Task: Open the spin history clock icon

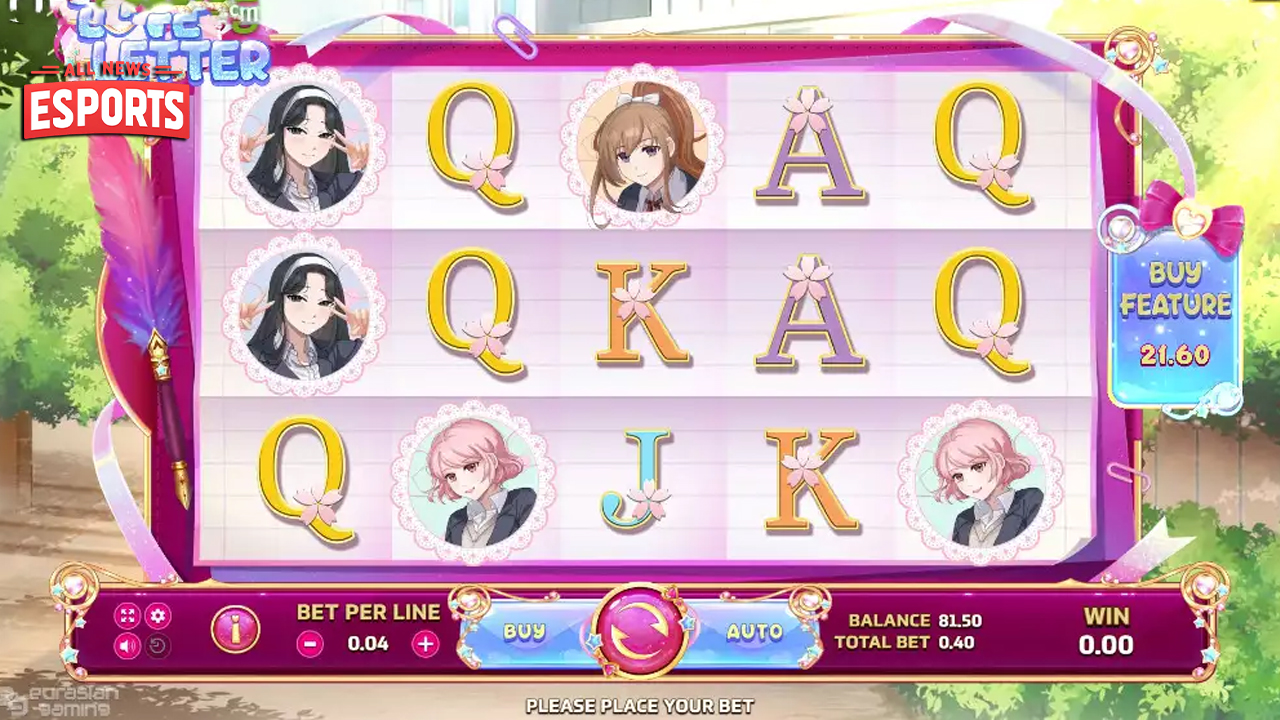Action: [157, 646]
